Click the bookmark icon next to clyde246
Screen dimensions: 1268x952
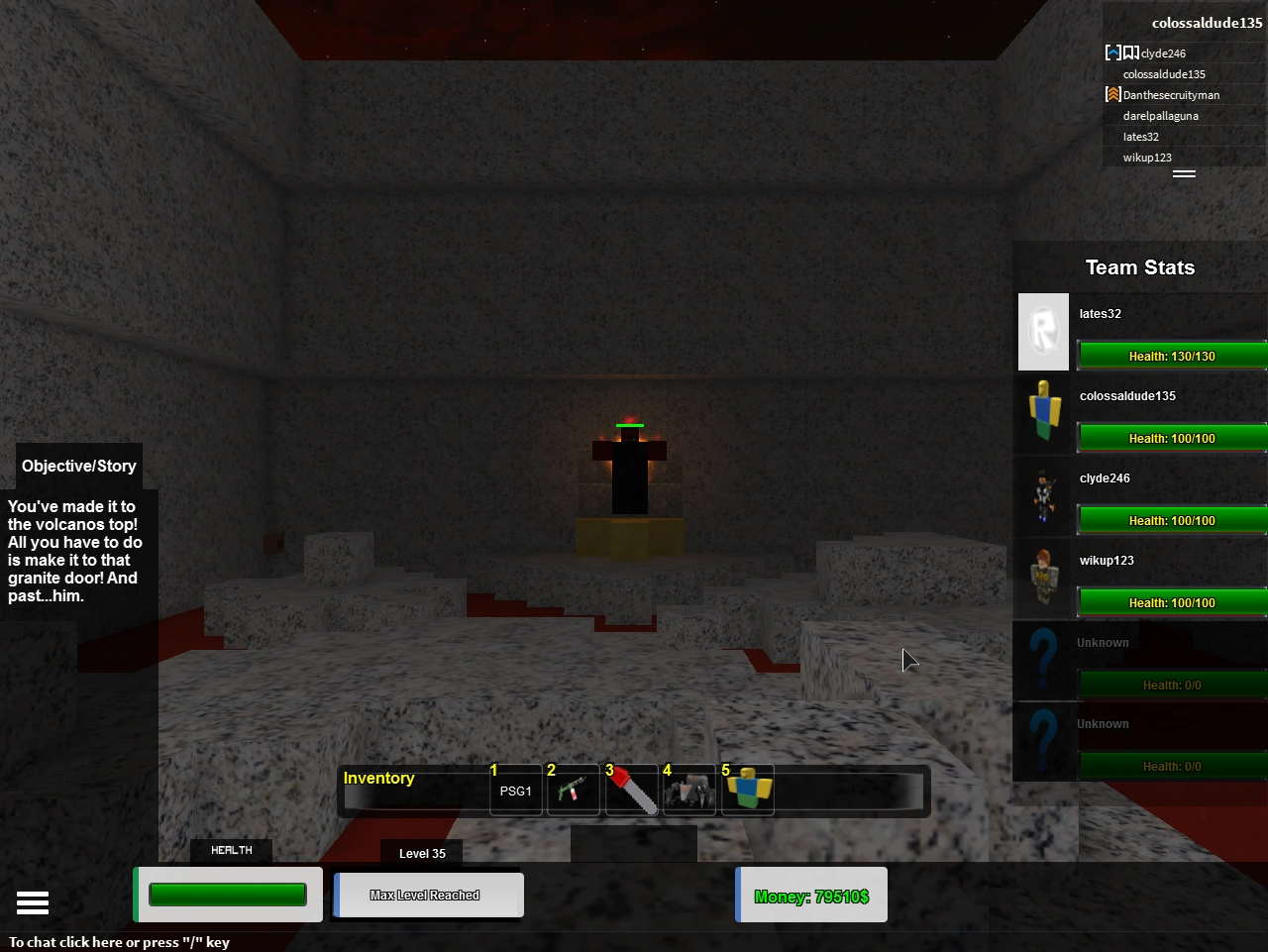1130,53
